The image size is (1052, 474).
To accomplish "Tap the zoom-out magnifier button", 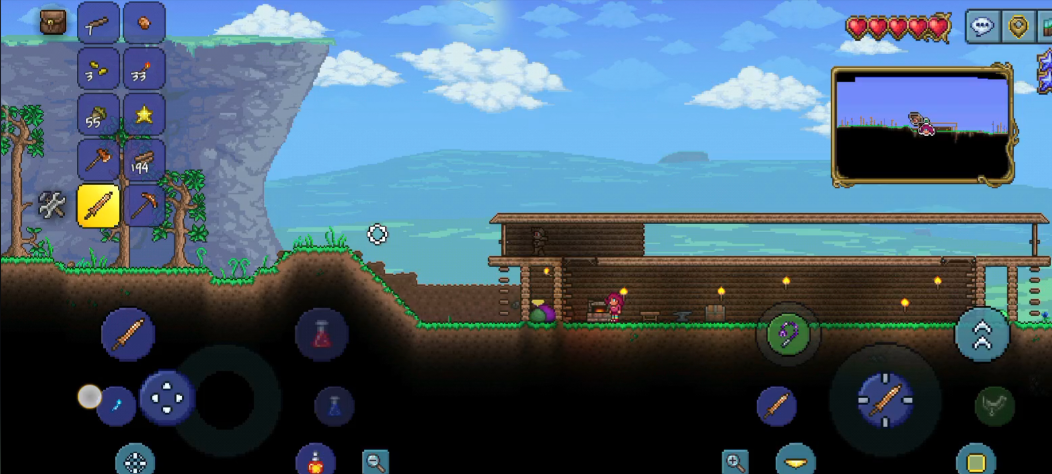I will 375,461.
